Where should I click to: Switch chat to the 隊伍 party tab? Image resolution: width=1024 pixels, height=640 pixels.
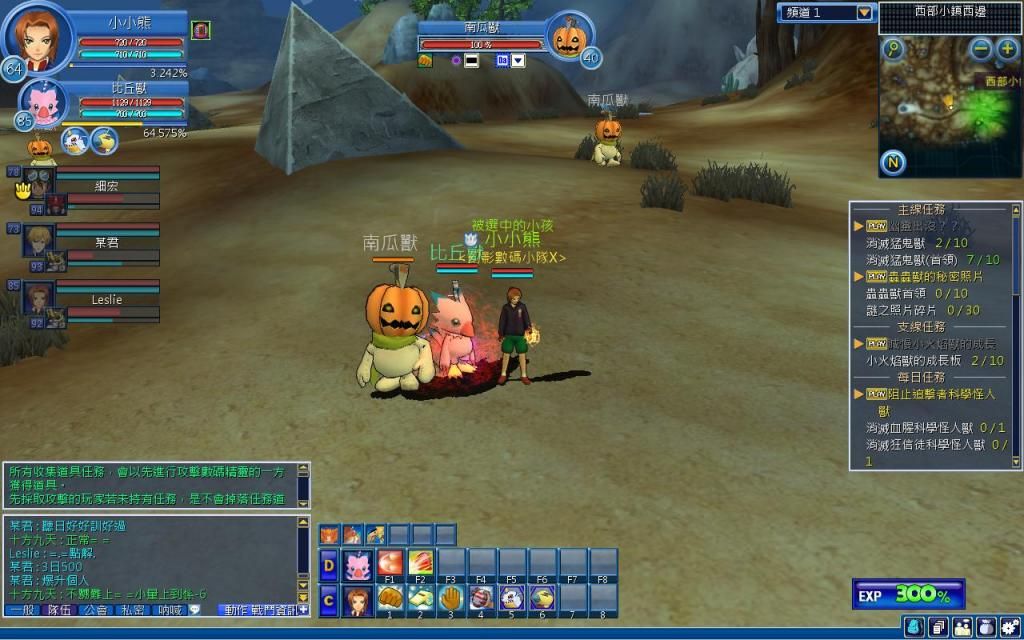pyautogui.click(x=59, y=609)
